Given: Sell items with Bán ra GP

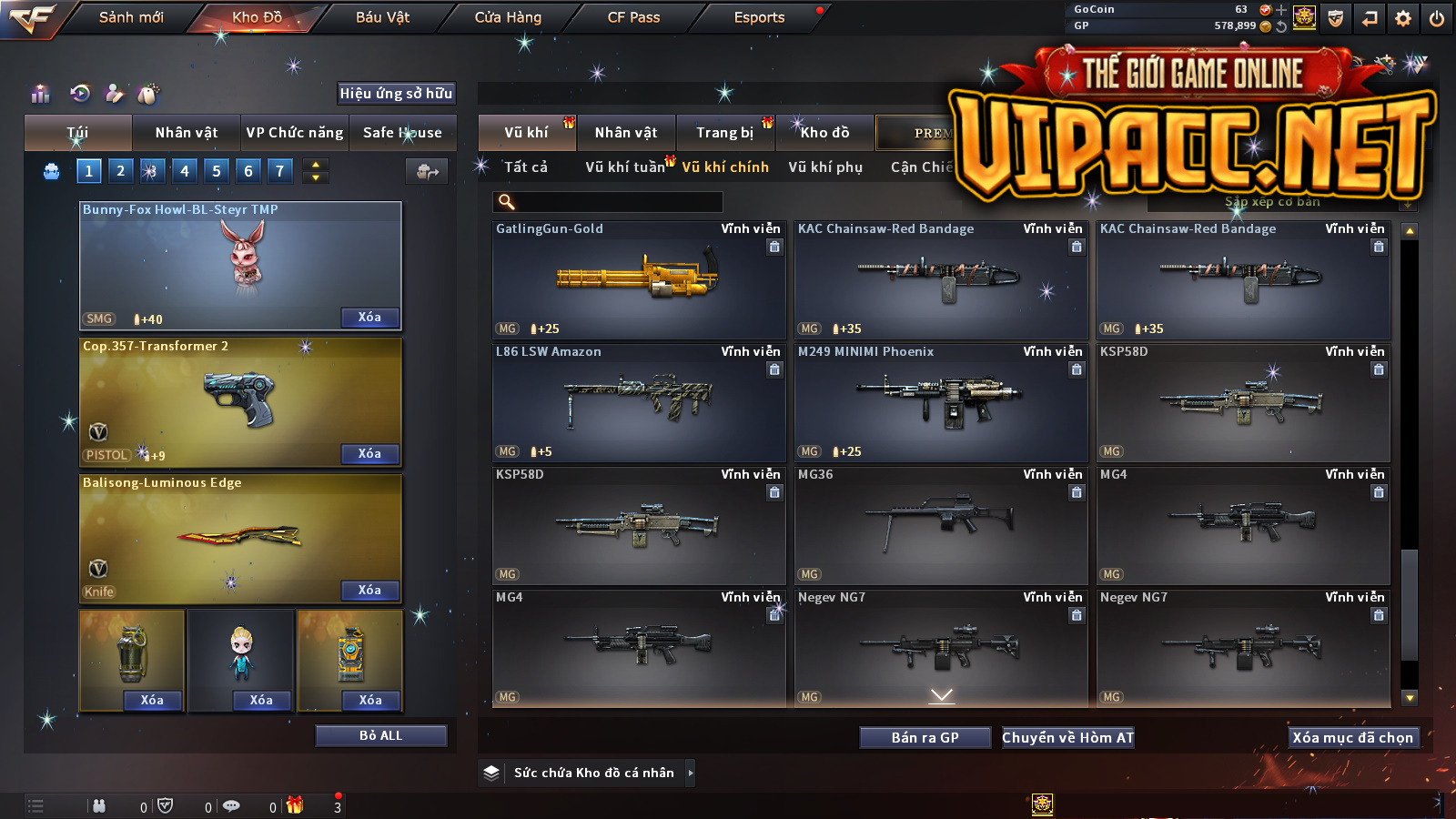Looking at the screenshot, I should click(x=925, y=737).
